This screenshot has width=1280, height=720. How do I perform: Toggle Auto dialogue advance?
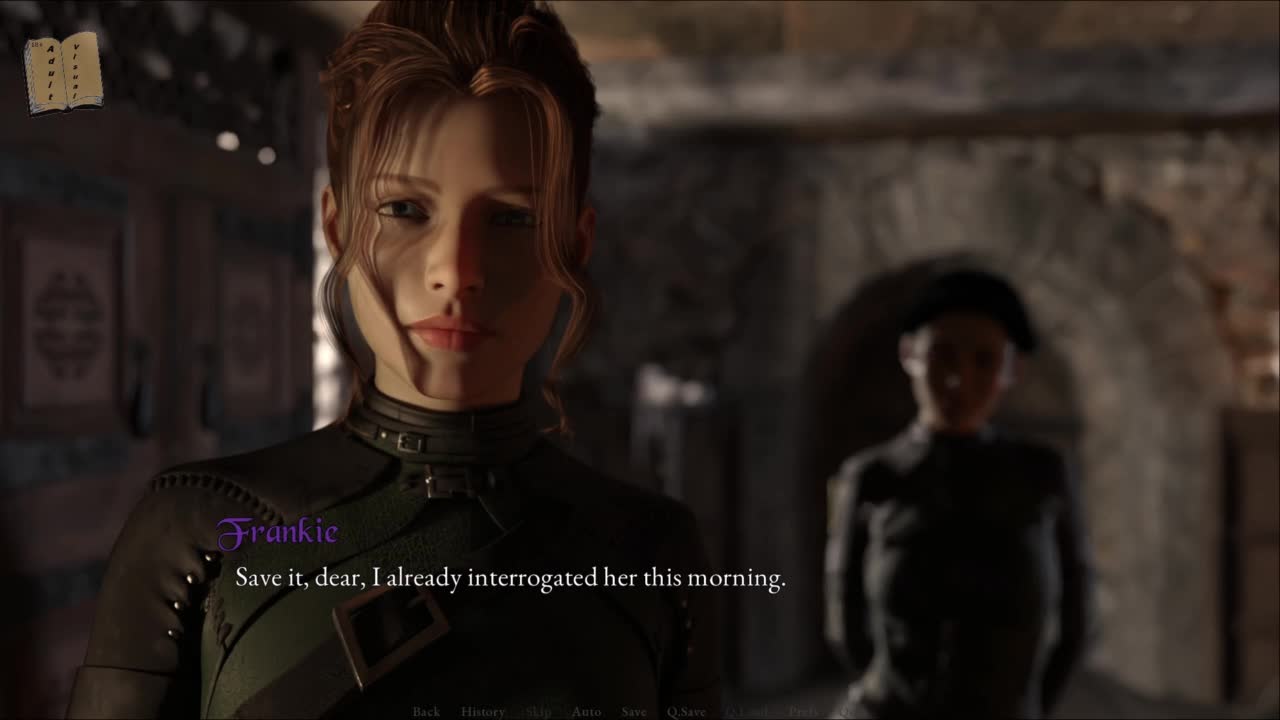pos(586,711)
